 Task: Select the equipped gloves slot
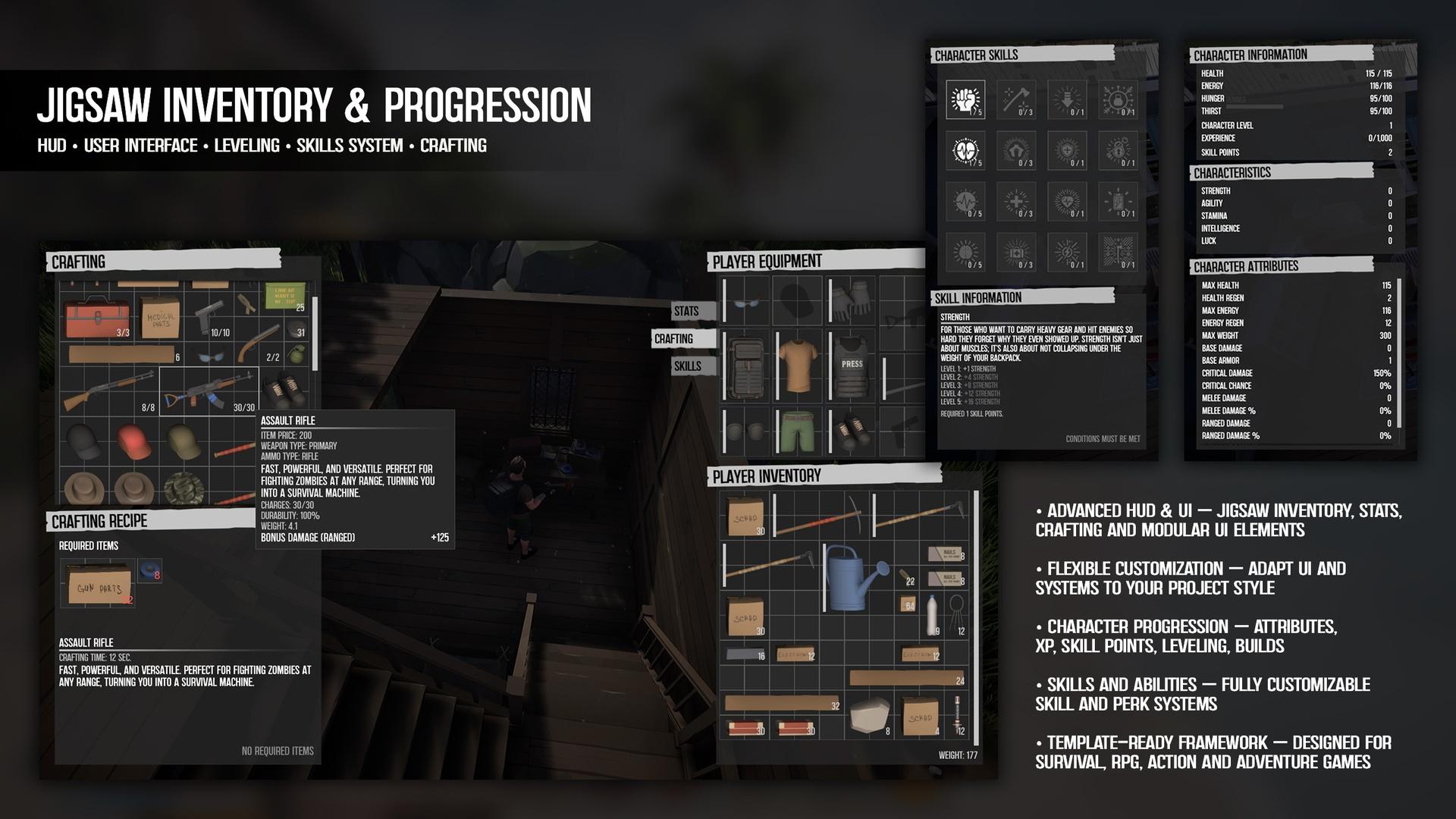pos(851,301)
